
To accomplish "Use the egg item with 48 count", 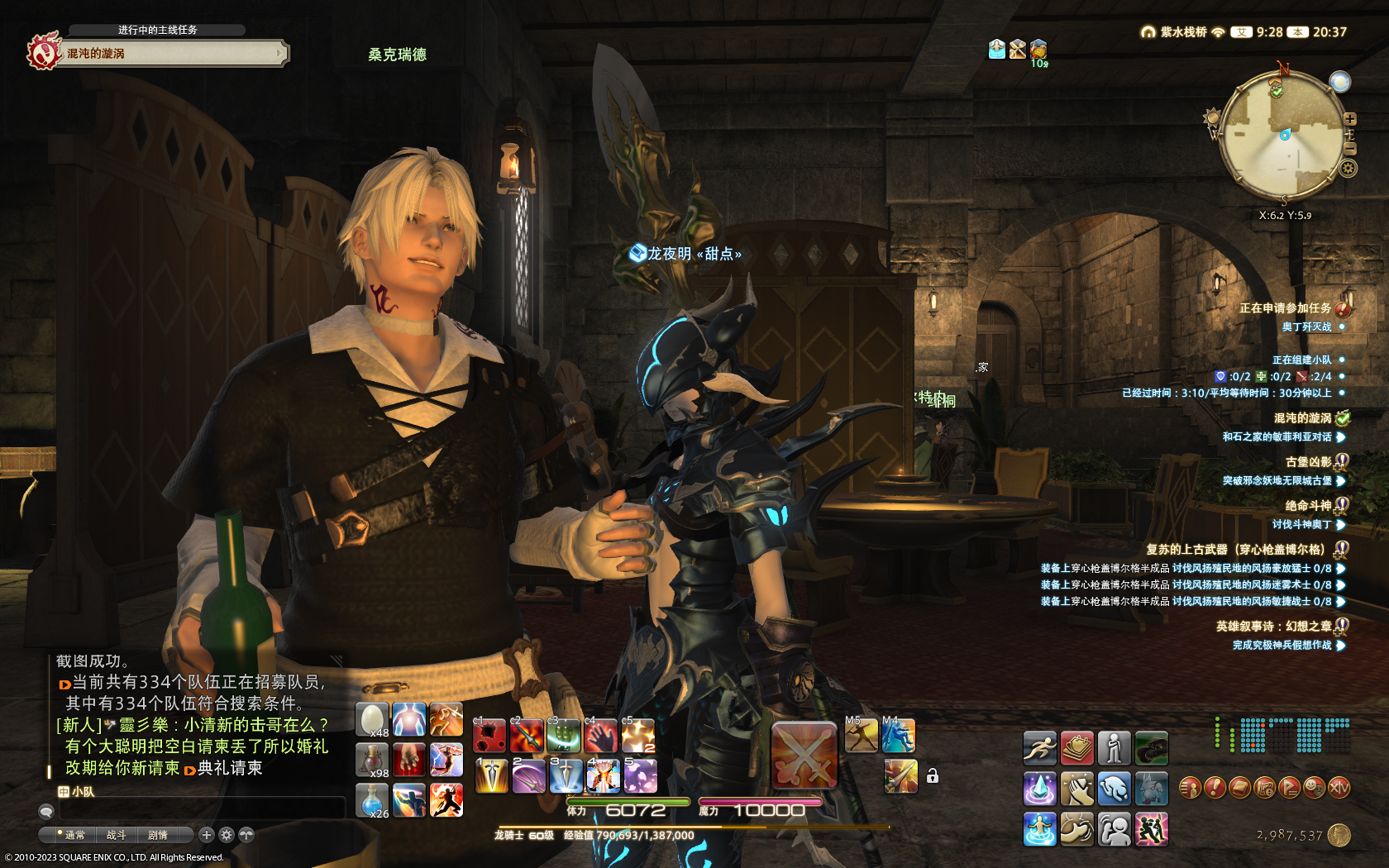I will (372, 719).
